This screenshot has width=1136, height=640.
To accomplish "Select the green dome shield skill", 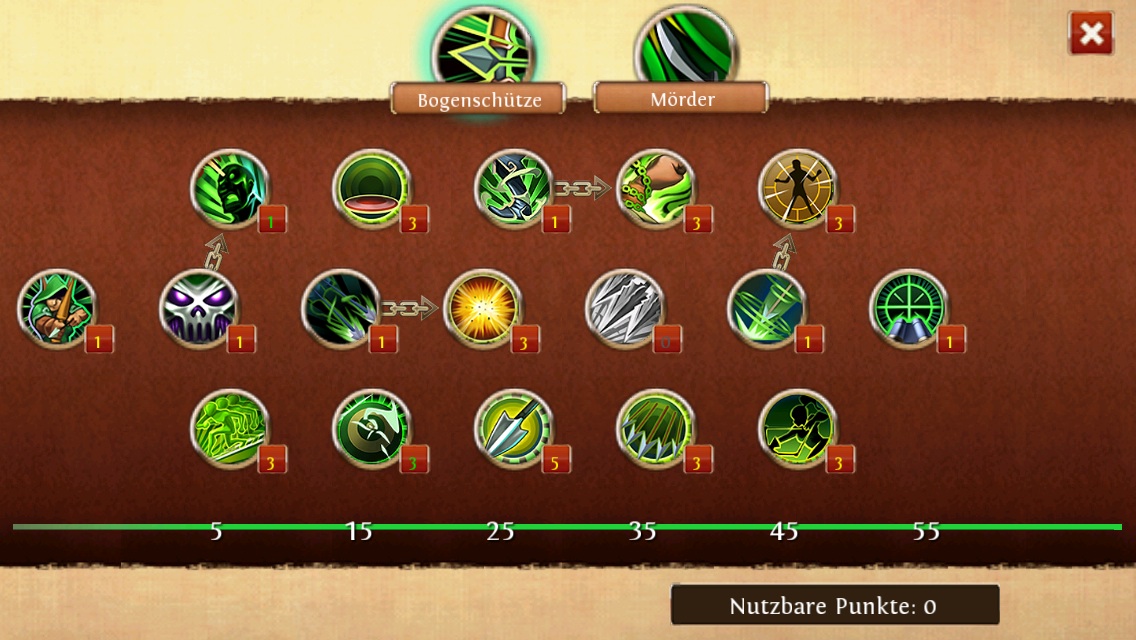I will point(372,189).
